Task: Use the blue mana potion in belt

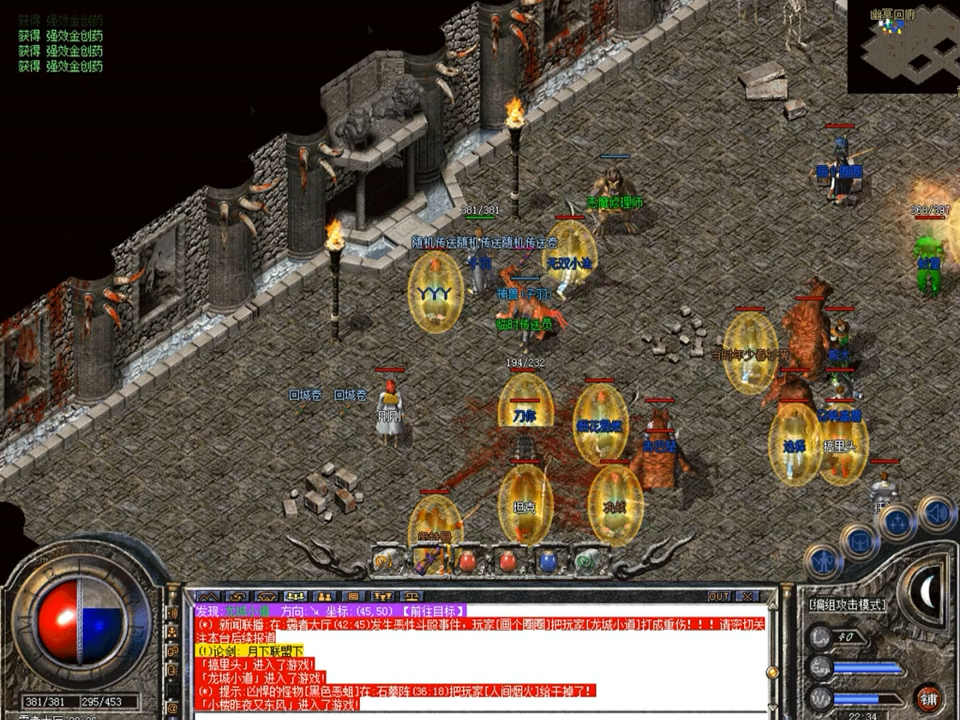Action: [546, 561]
